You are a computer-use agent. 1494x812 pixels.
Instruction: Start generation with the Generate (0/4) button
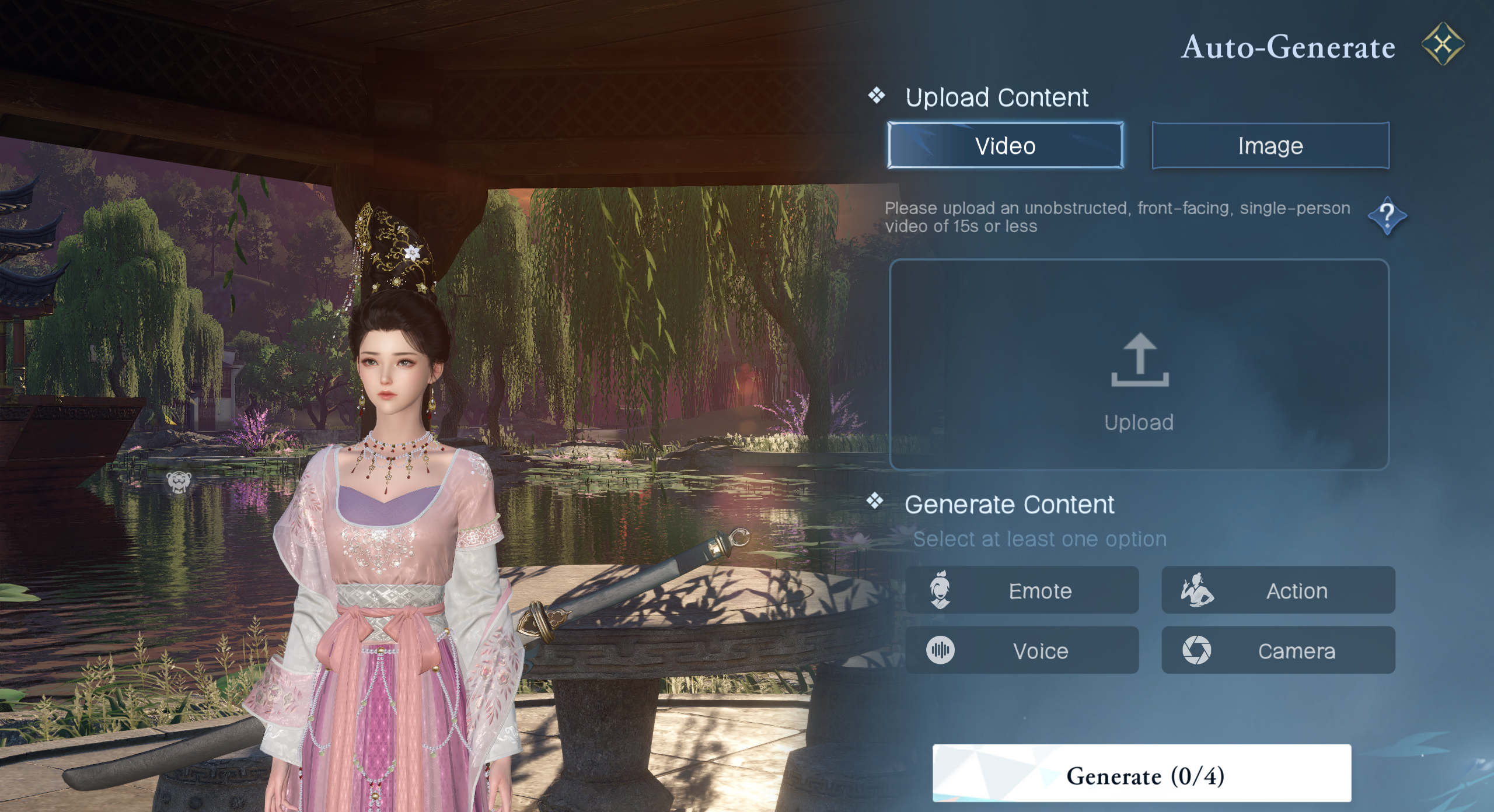(1142, 774)
